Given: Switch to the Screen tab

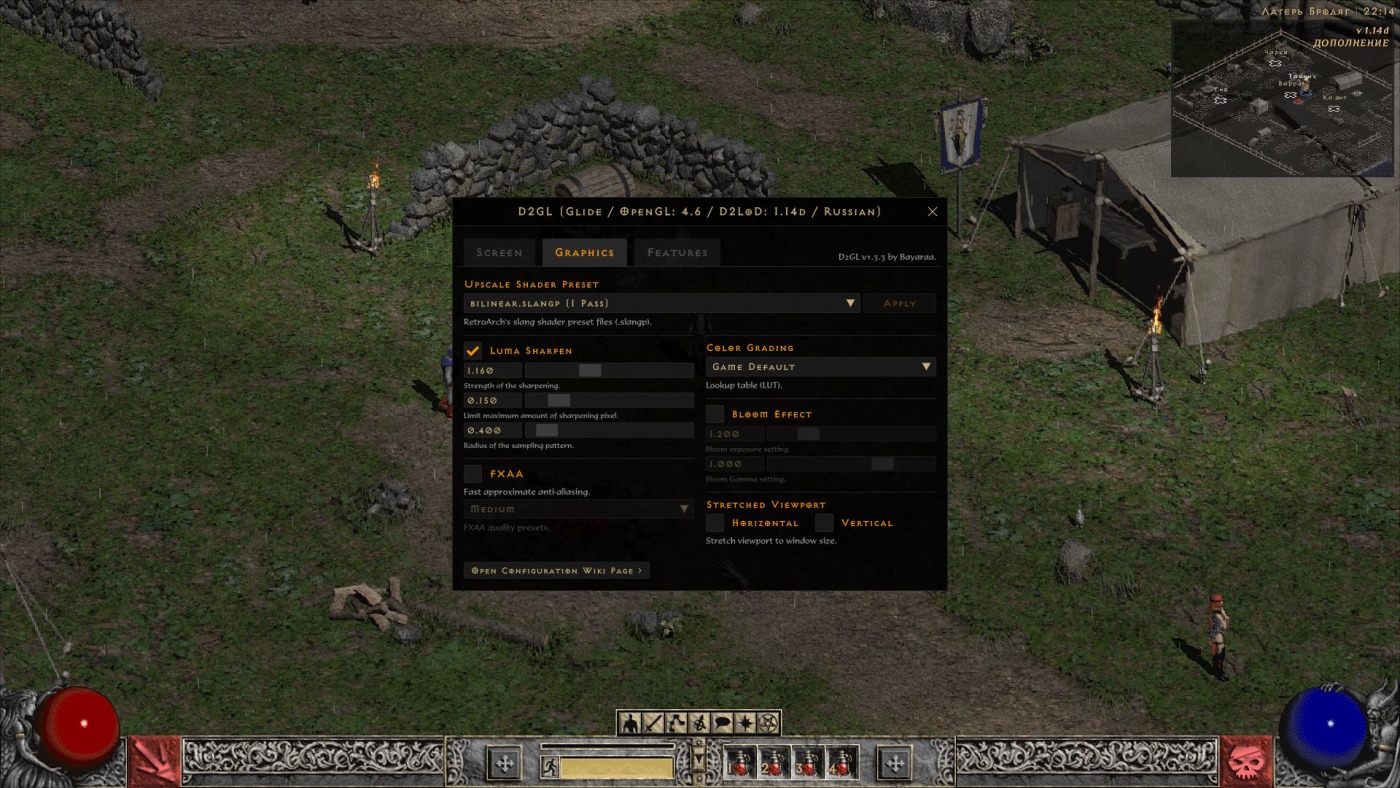Looking at the screenshot, I should coord(499,253).
